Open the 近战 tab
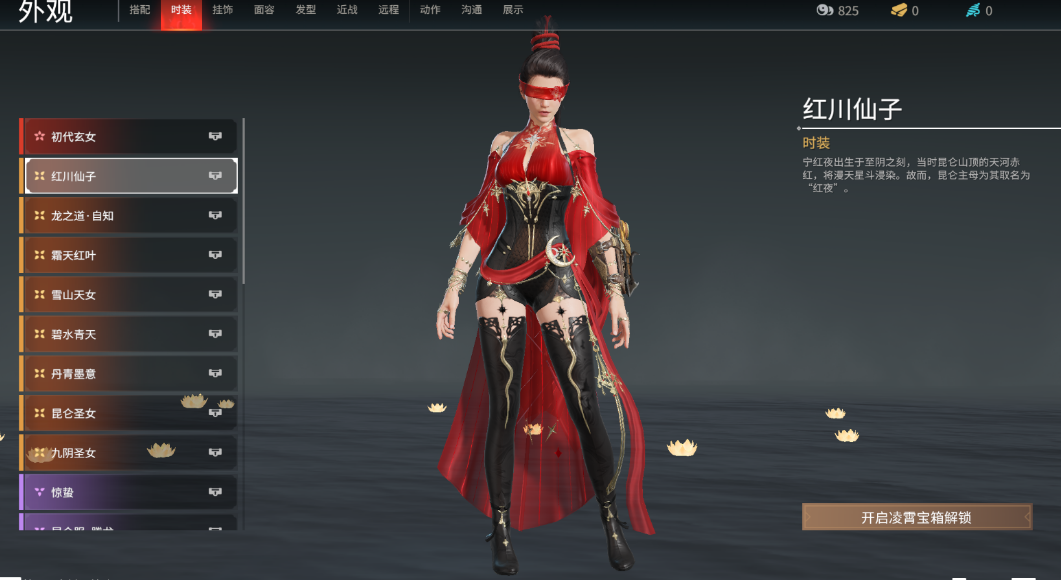The height and width of the screenshot is (580, 1061). tap(347, 10)
